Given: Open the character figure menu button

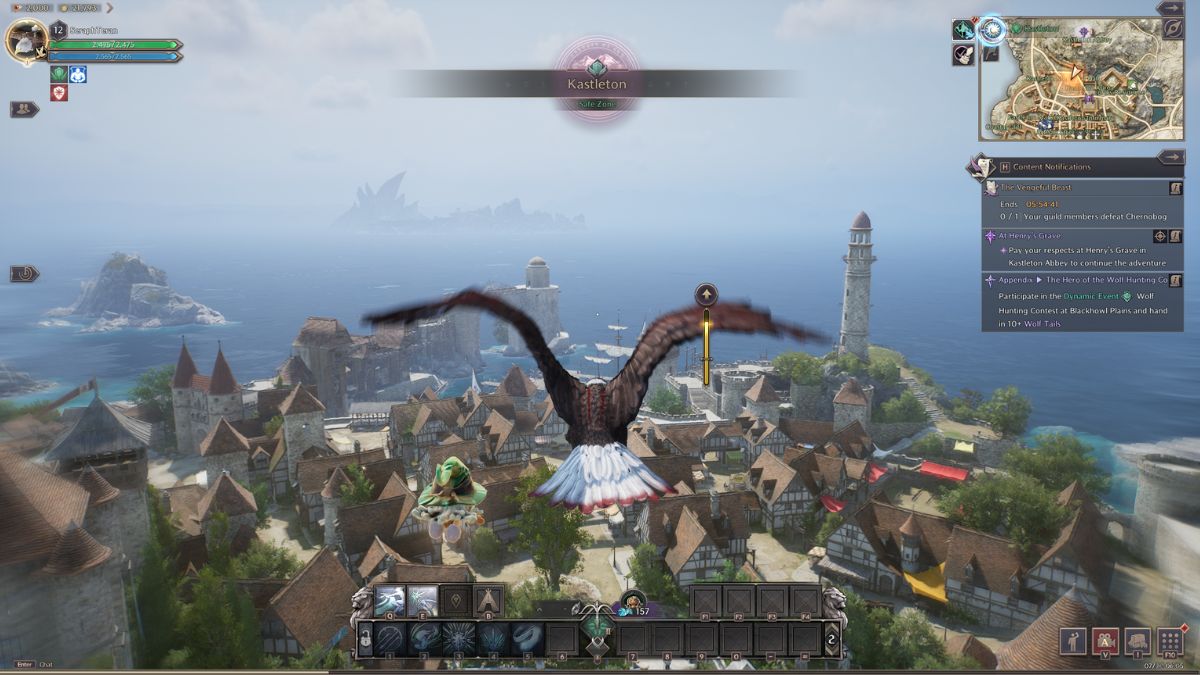Looking at the screenshot, I should point(1073,641).
